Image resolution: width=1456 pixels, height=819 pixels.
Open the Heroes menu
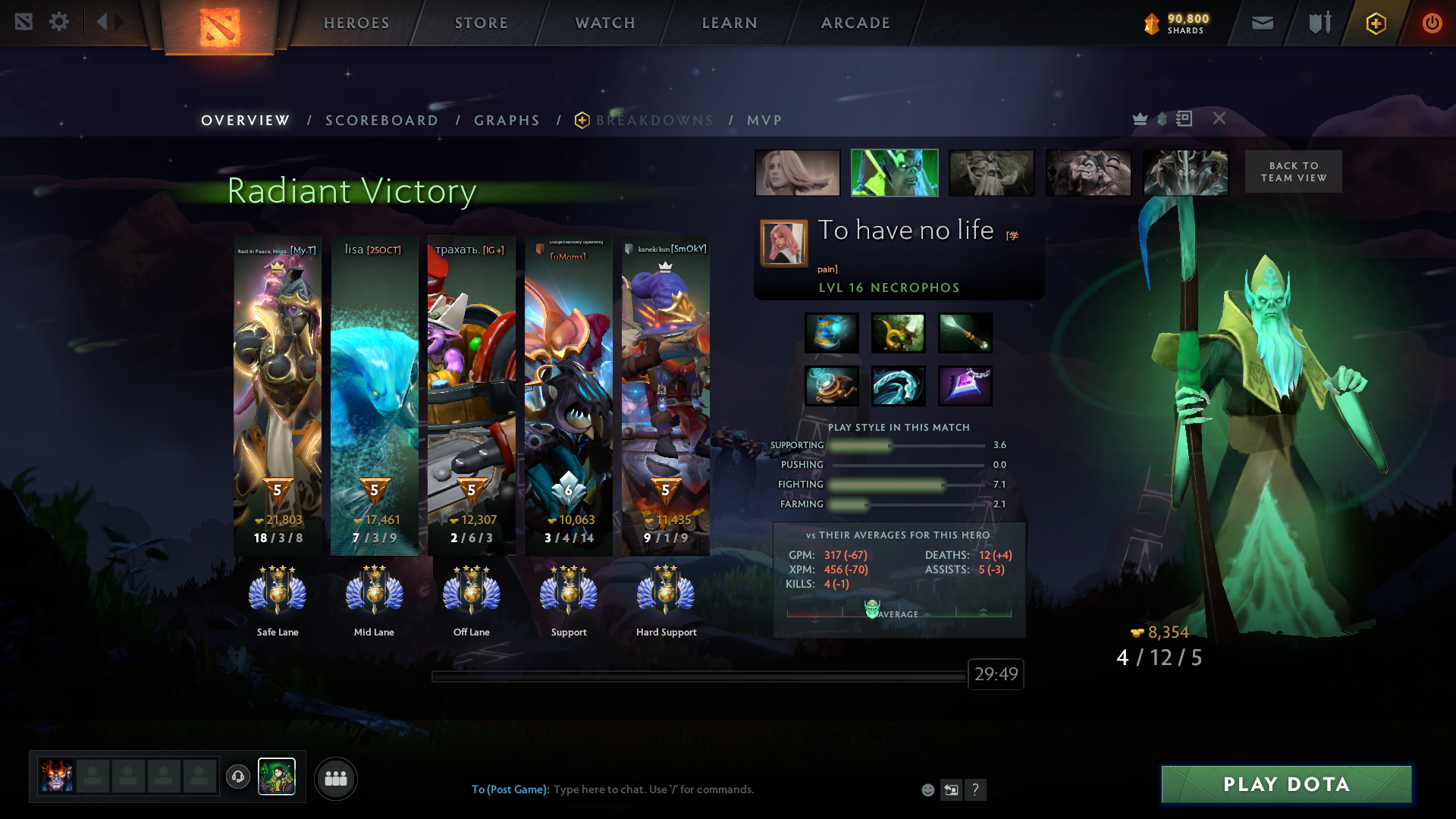tap(356, 23)
